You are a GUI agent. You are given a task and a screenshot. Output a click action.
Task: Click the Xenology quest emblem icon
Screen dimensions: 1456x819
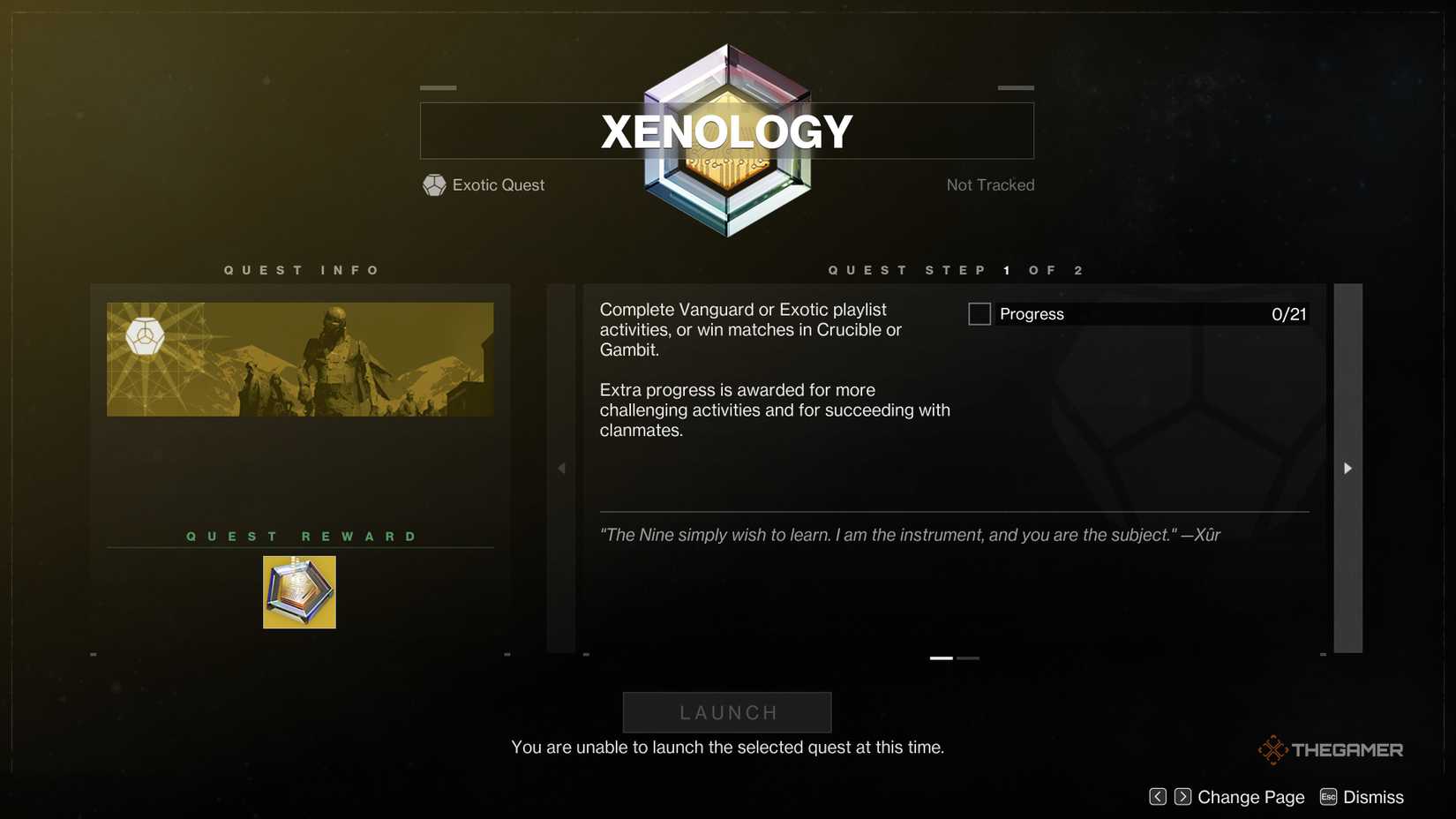(x=726, y=137)
